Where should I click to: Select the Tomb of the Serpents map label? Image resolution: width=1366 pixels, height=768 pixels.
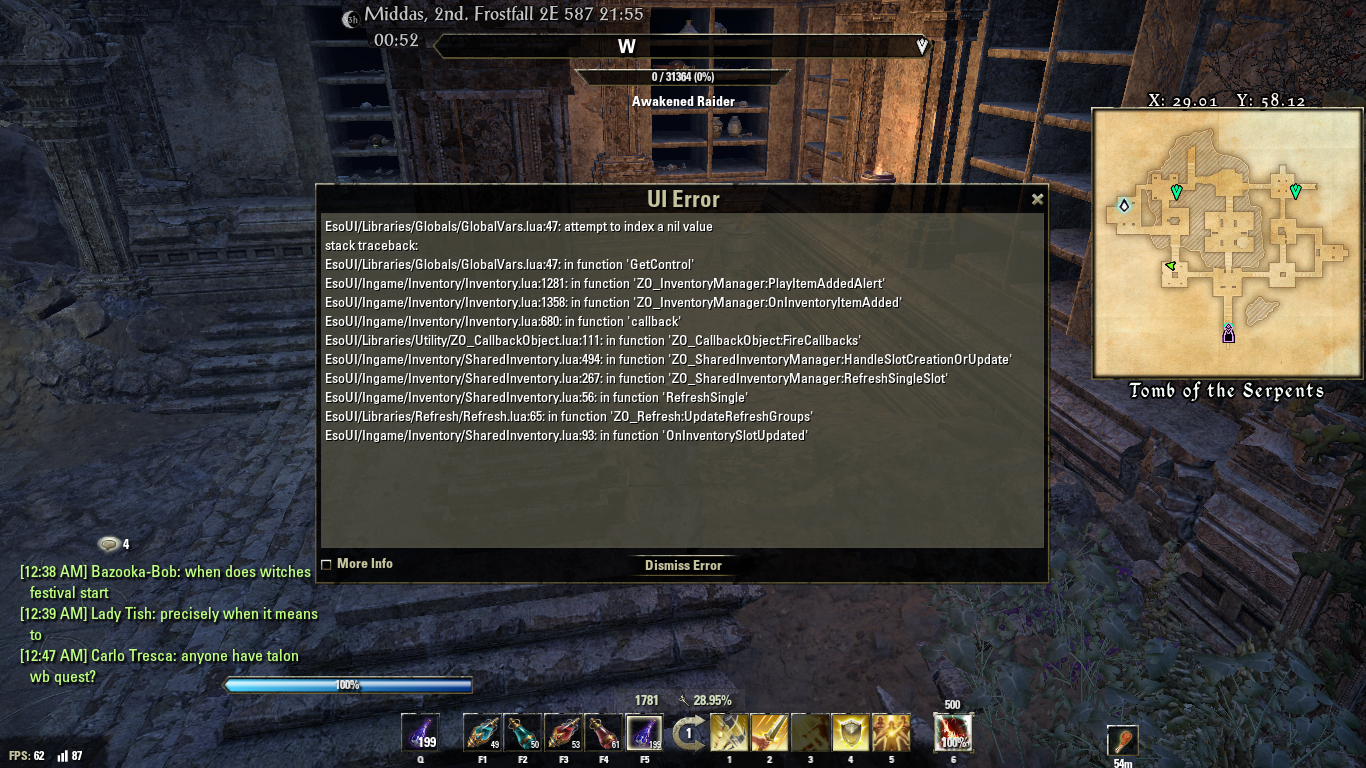coord(1228,391)
